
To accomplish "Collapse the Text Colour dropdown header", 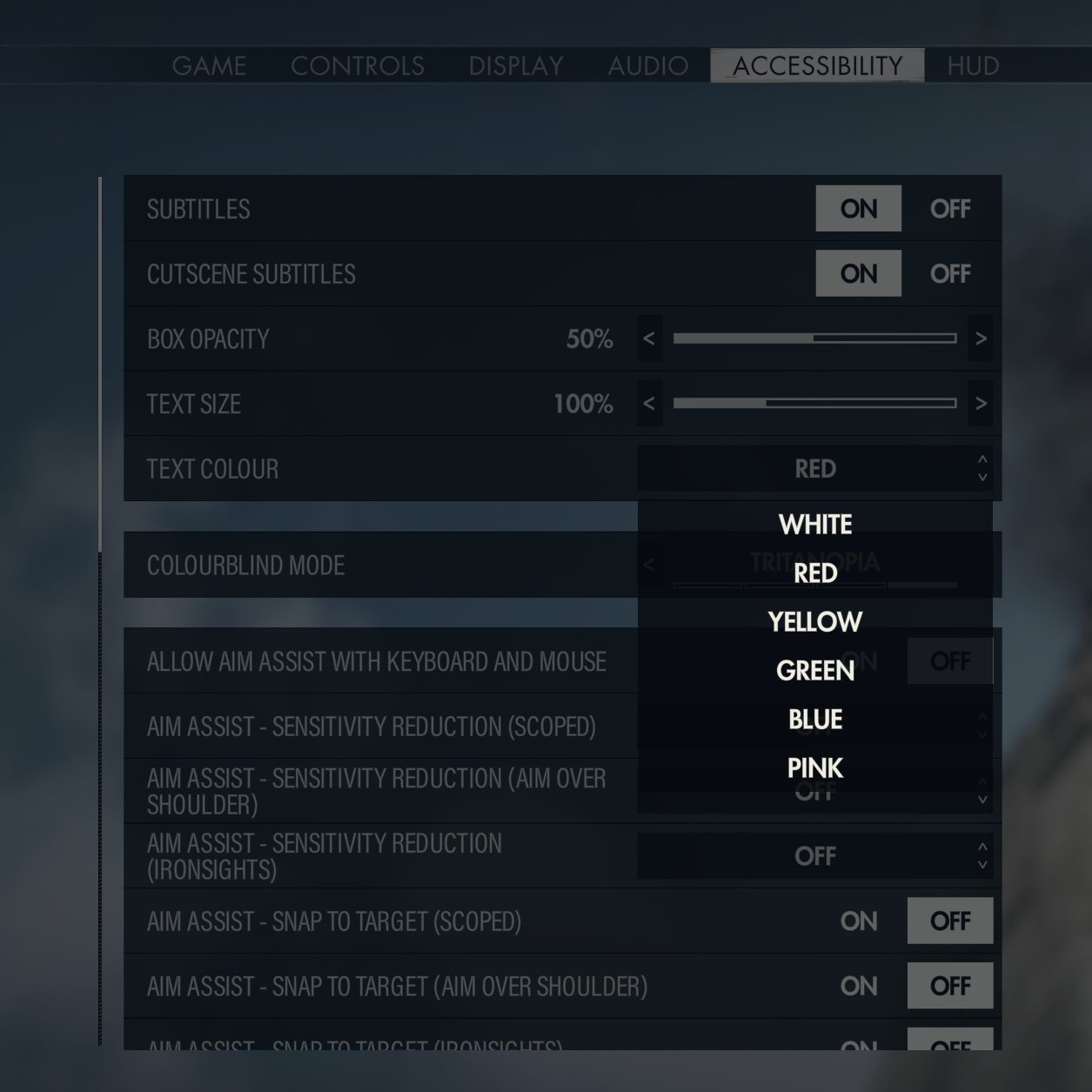I will click(x=815, y=469).
